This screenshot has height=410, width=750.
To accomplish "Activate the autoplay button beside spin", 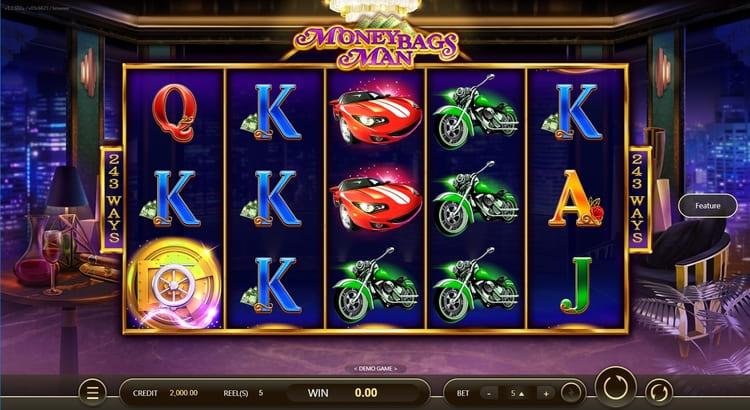I will point(659,391).
